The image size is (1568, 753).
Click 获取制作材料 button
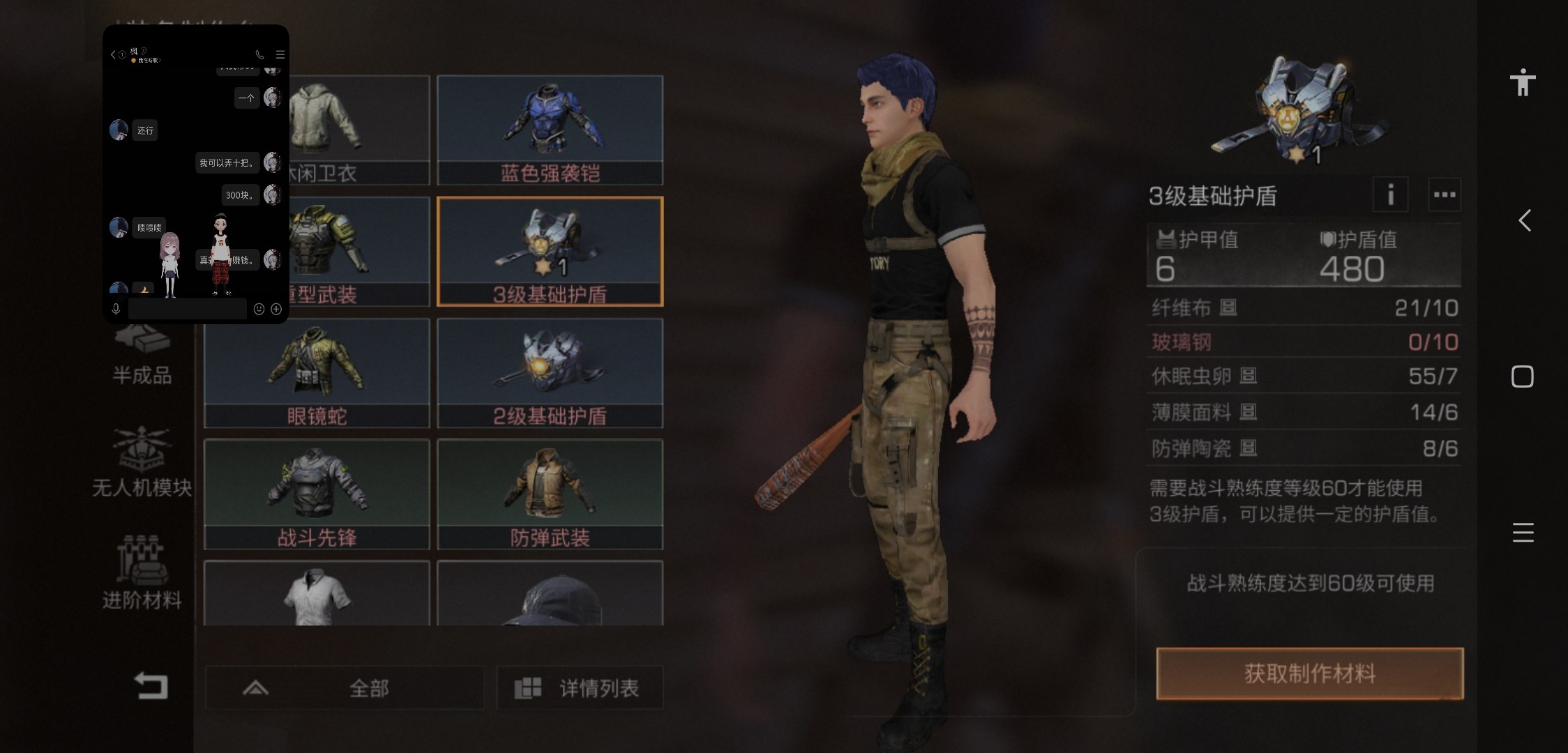click(x=1309, y=674)
